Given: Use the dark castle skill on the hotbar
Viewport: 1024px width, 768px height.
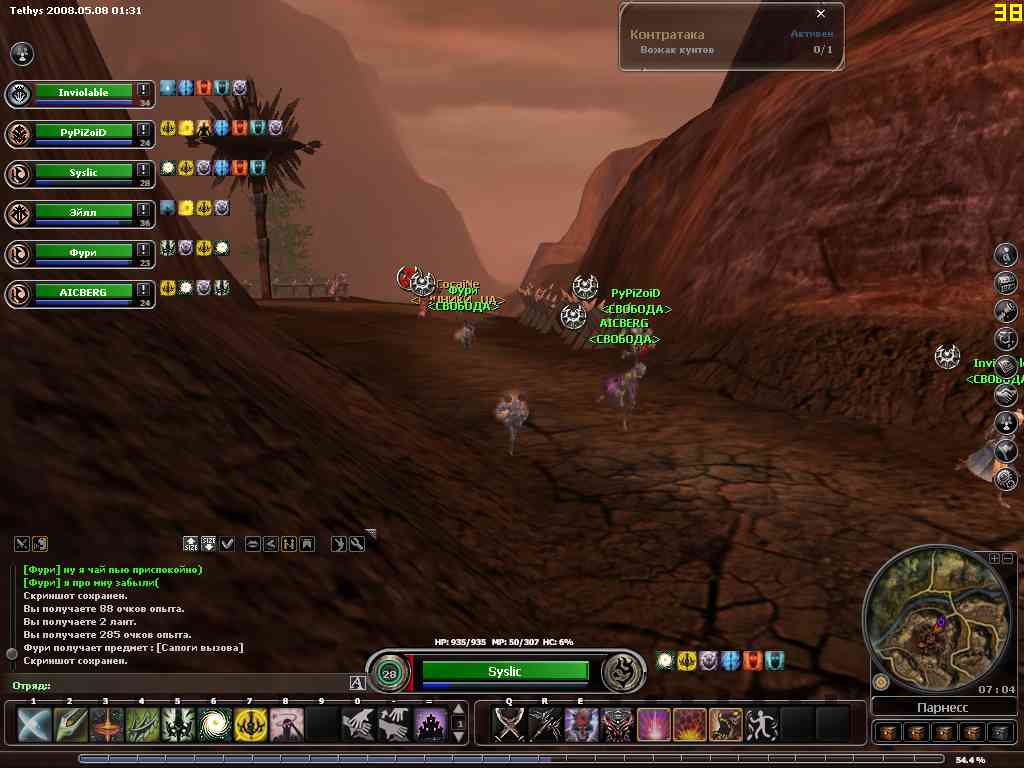Looking at the screenshot, I should 430,724.
